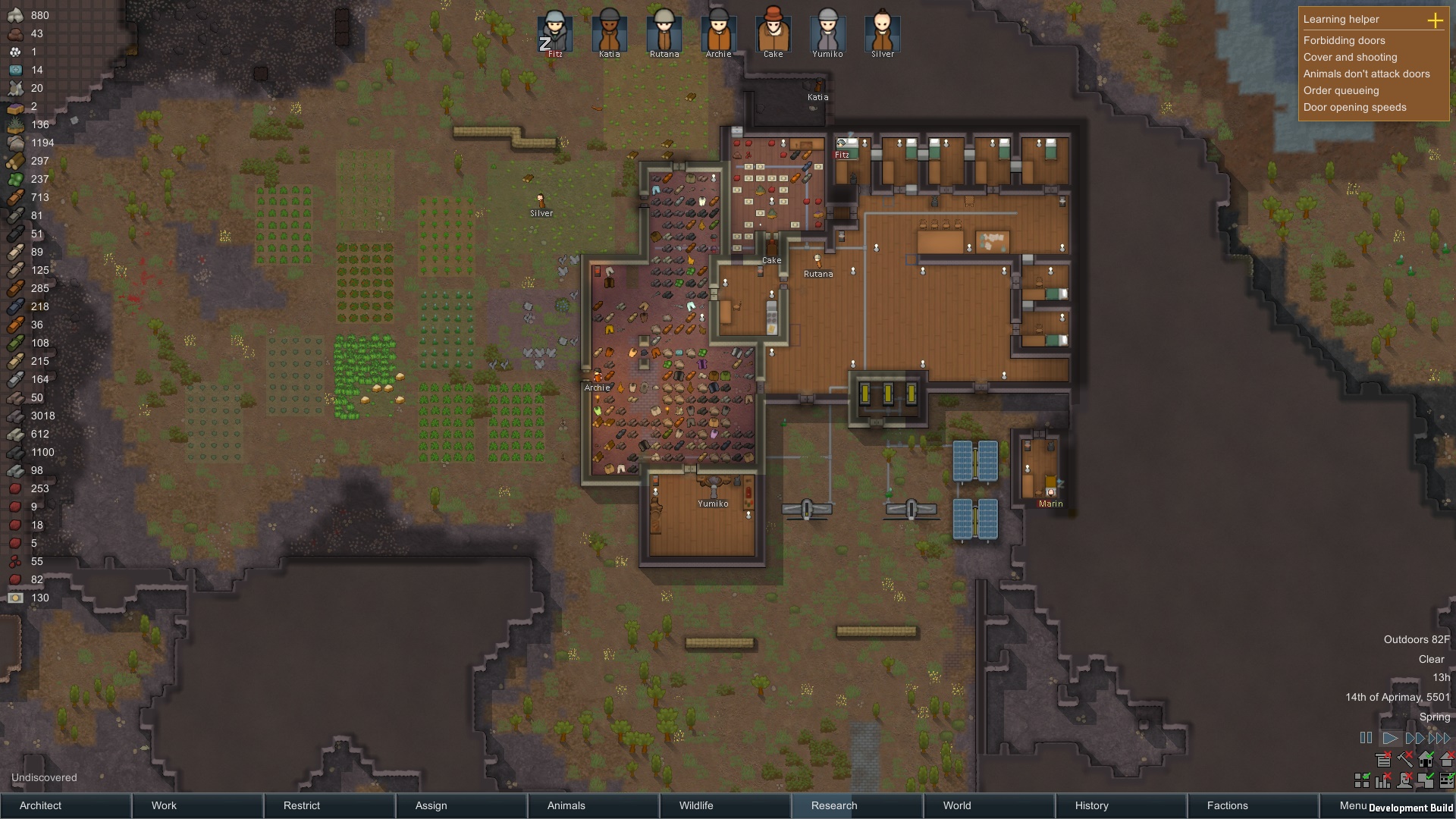Pause the game with the pause button

click(x=1366, y=737)
